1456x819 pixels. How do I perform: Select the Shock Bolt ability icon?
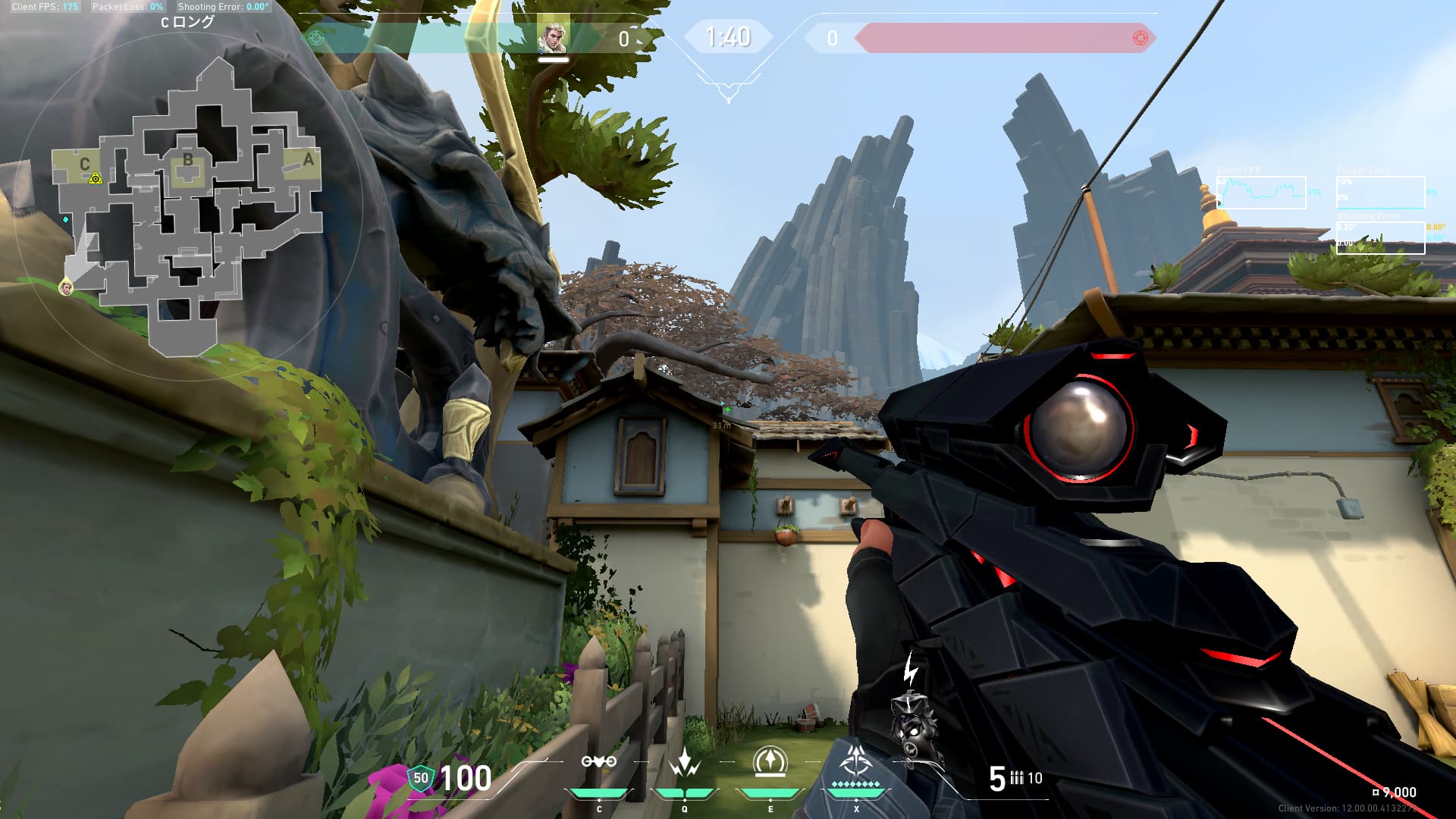click(x=685, y=763)
